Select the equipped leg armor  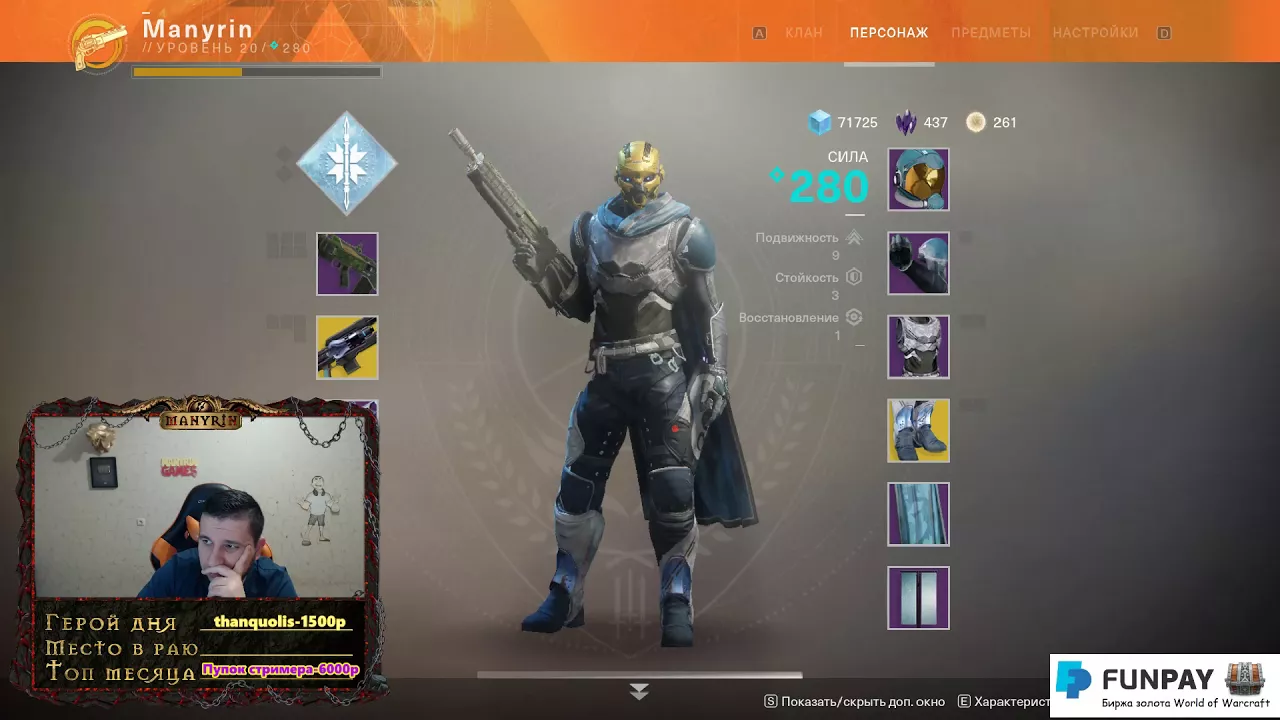[x=918, y=430]
